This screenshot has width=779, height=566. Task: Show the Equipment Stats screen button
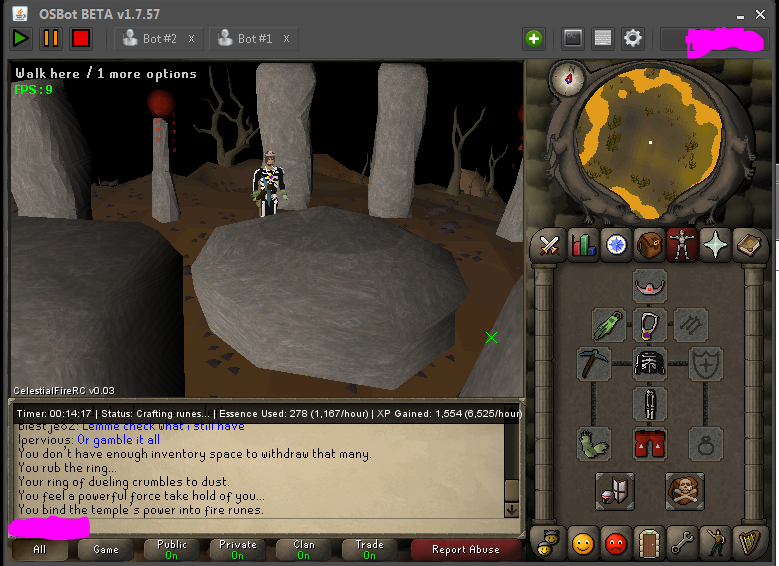coord(615,490)
